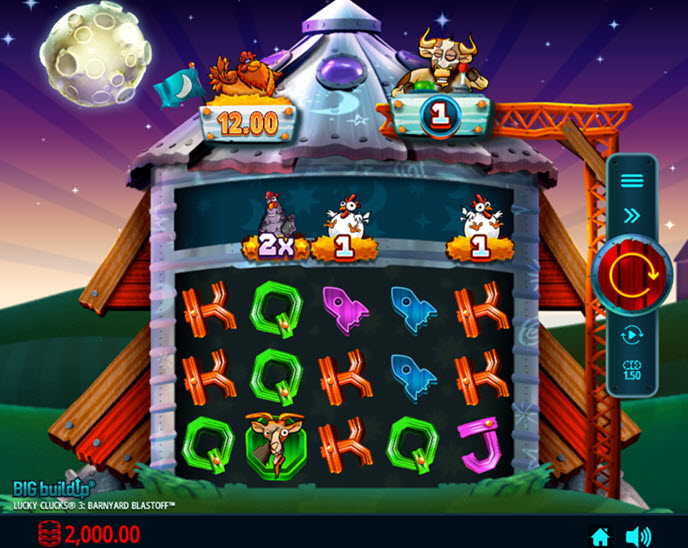
Task: Mute the game sound
Action: pyautogui.click(x=638, y=536)
